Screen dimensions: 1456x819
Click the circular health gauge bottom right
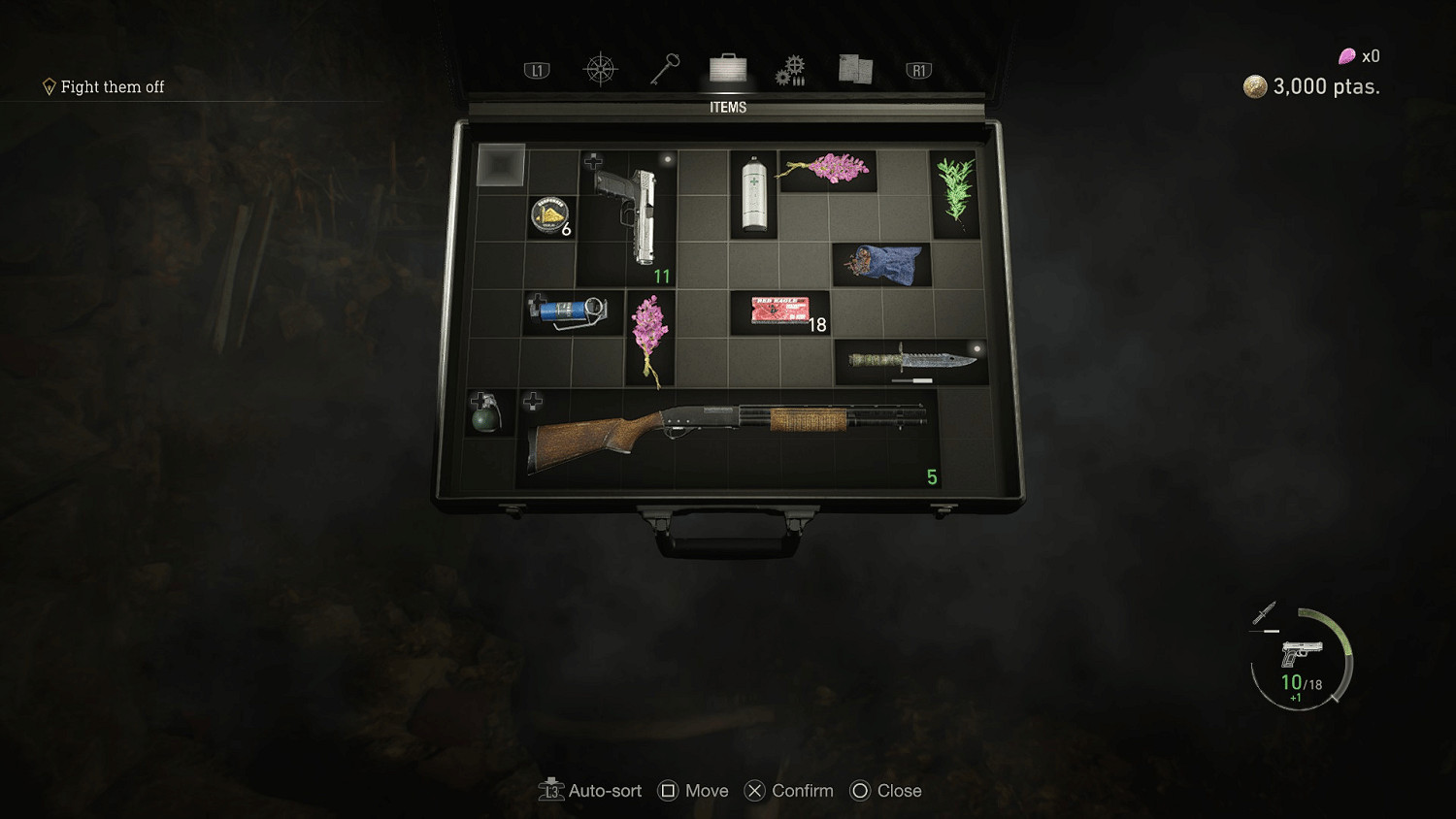pos(1302,658)
